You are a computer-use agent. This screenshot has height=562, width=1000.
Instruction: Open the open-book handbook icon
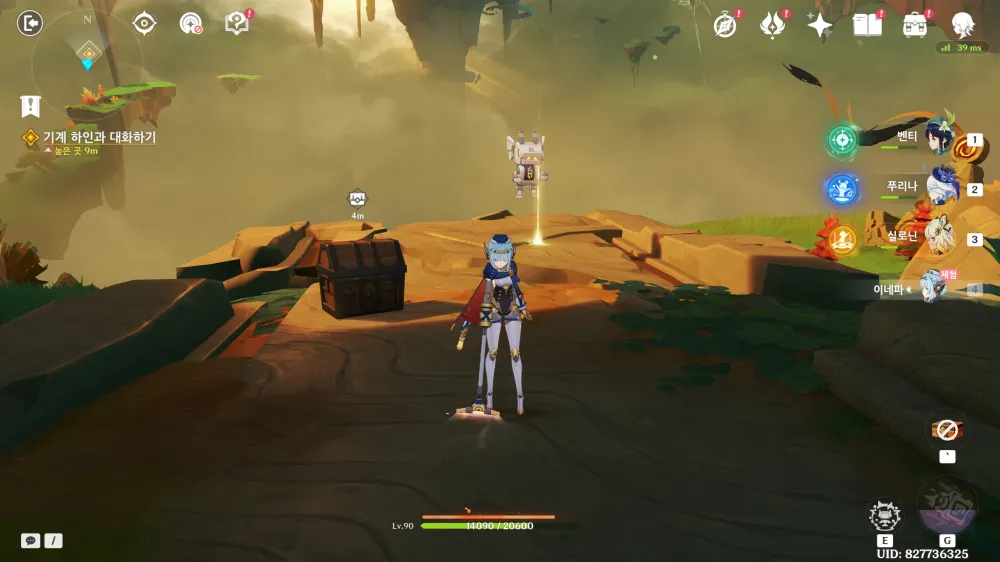(x=867, y=25)
